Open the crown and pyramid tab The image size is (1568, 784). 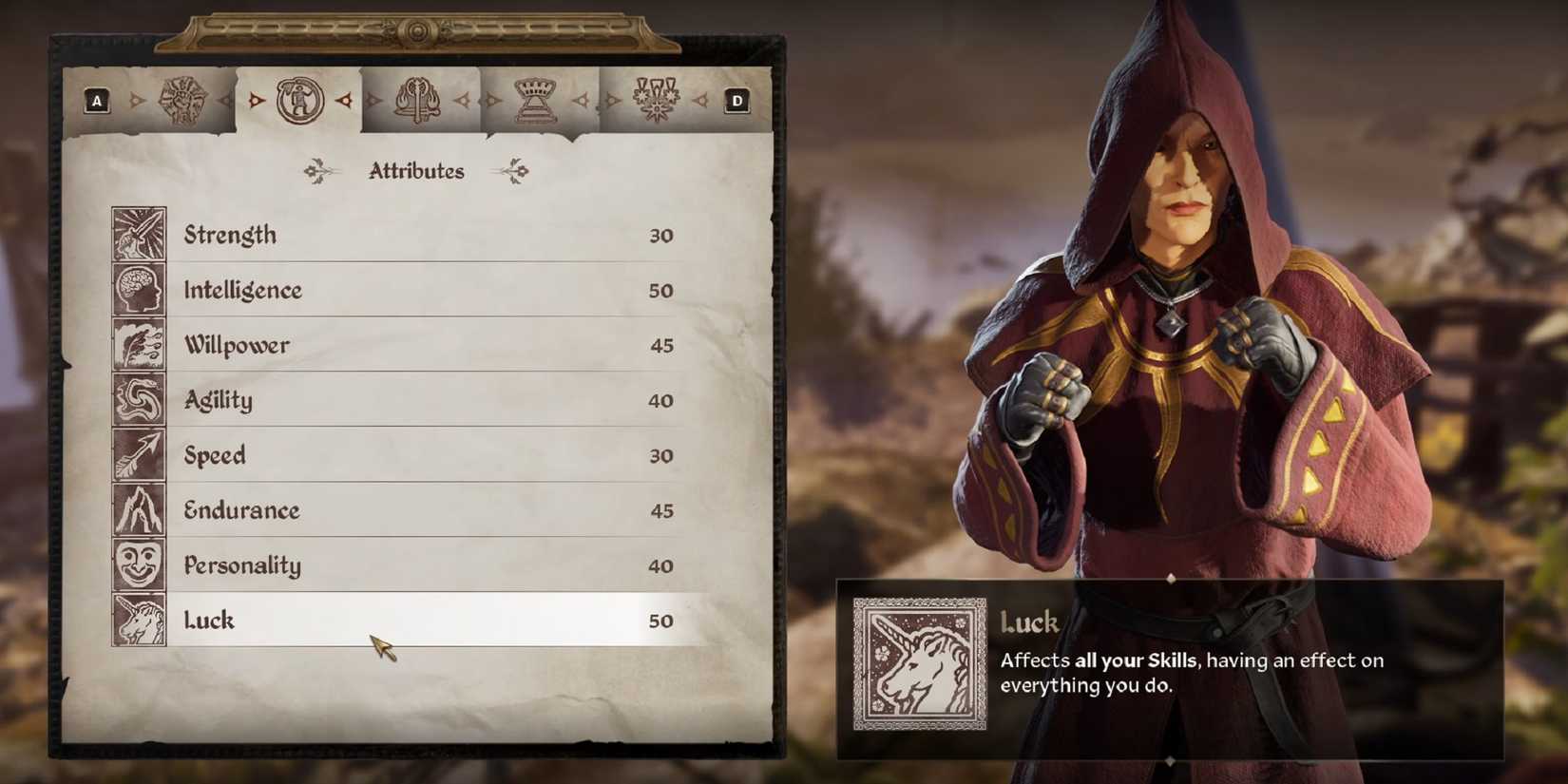point(535,101)
